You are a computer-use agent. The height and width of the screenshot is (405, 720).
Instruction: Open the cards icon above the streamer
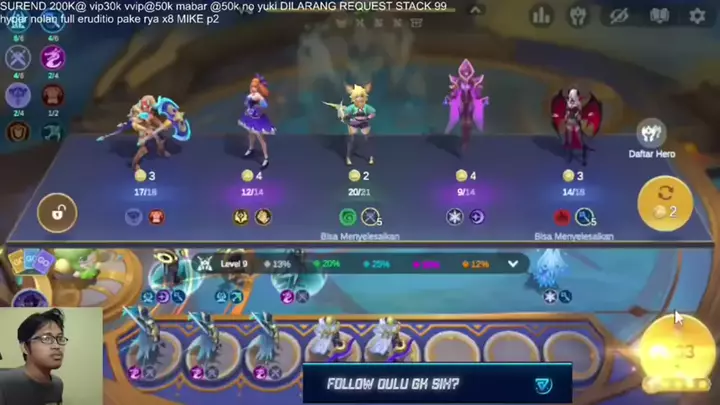(31, 264)
